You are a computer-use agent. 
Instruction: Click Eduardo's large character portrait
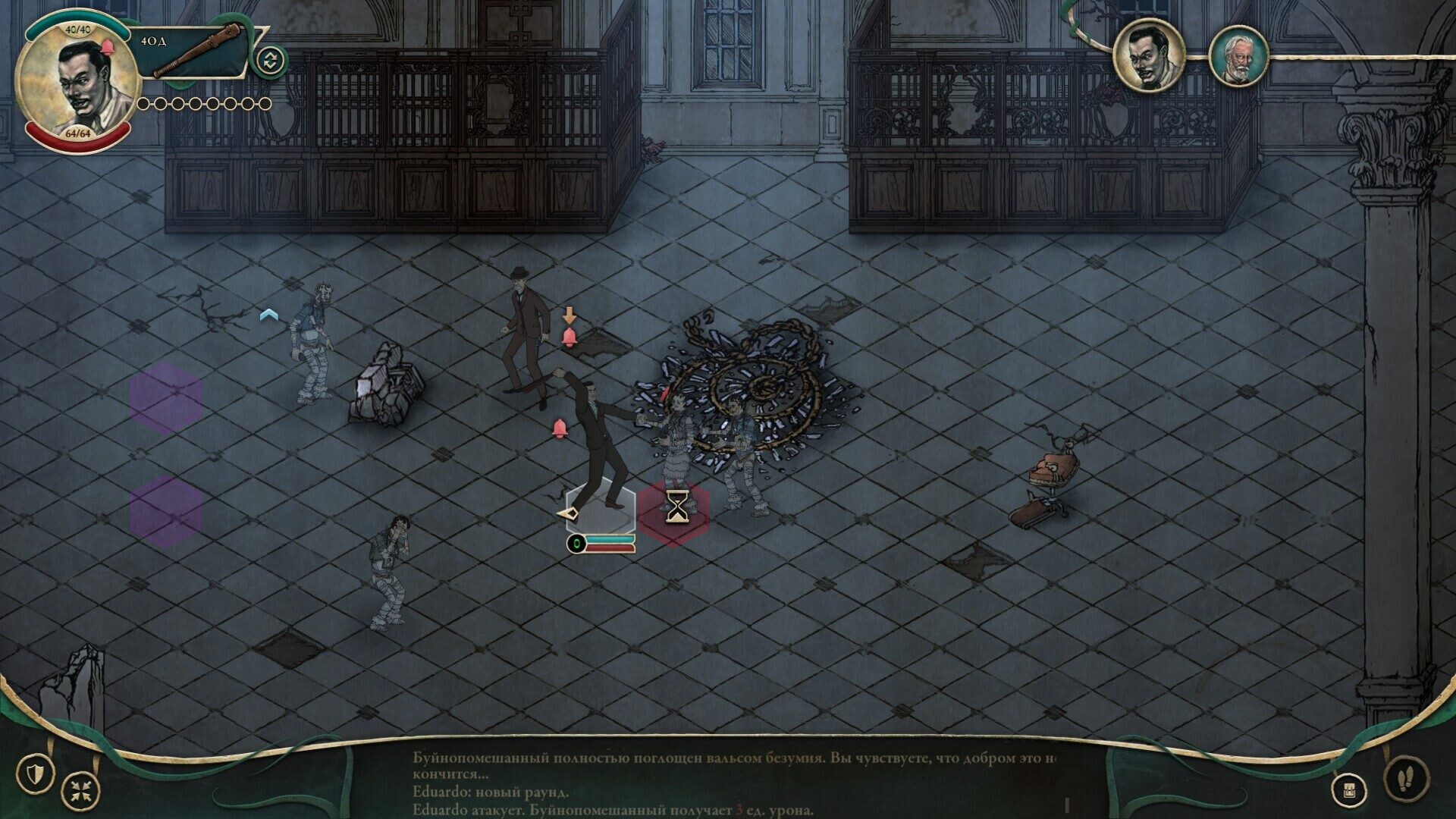[x=76, y=82]
